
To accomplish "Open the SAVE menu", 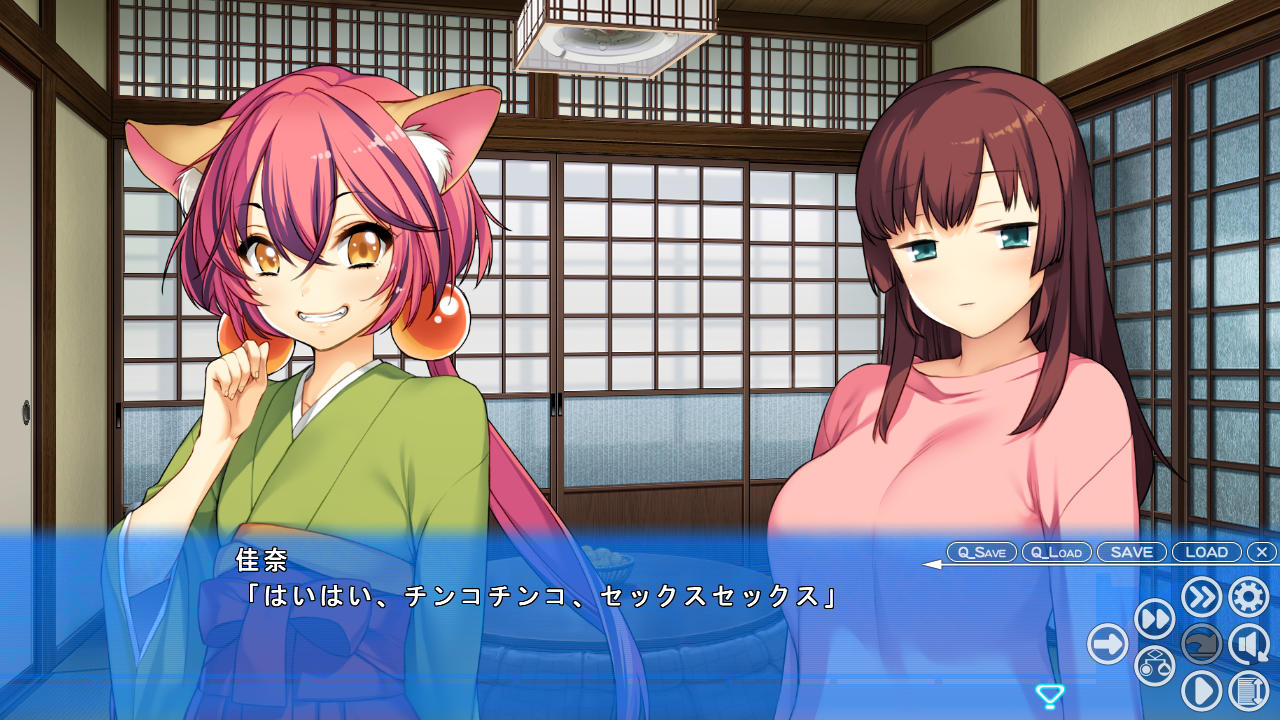I will point(1131,552).
